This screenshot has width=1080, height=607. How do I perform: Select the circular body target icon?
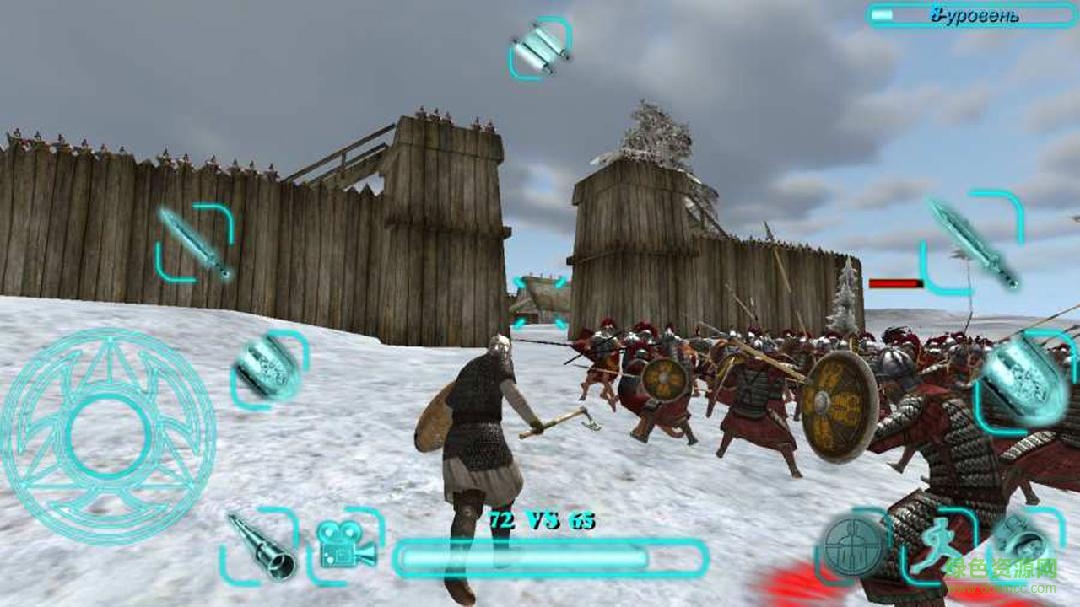(x=853, y=545)
